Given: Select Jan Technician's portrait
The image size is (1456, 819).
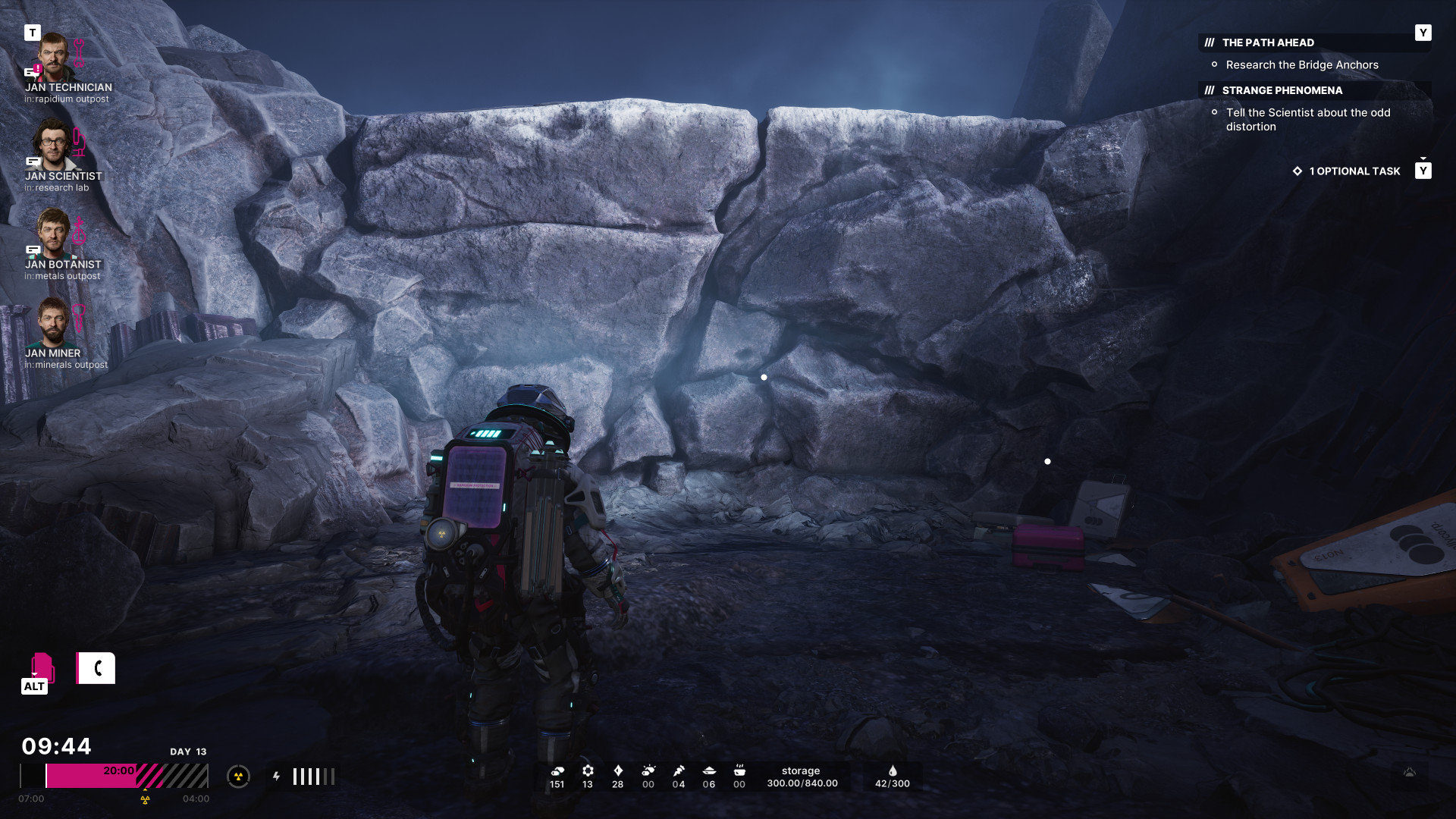Looking at the screenshot, I should click(54, 57).
